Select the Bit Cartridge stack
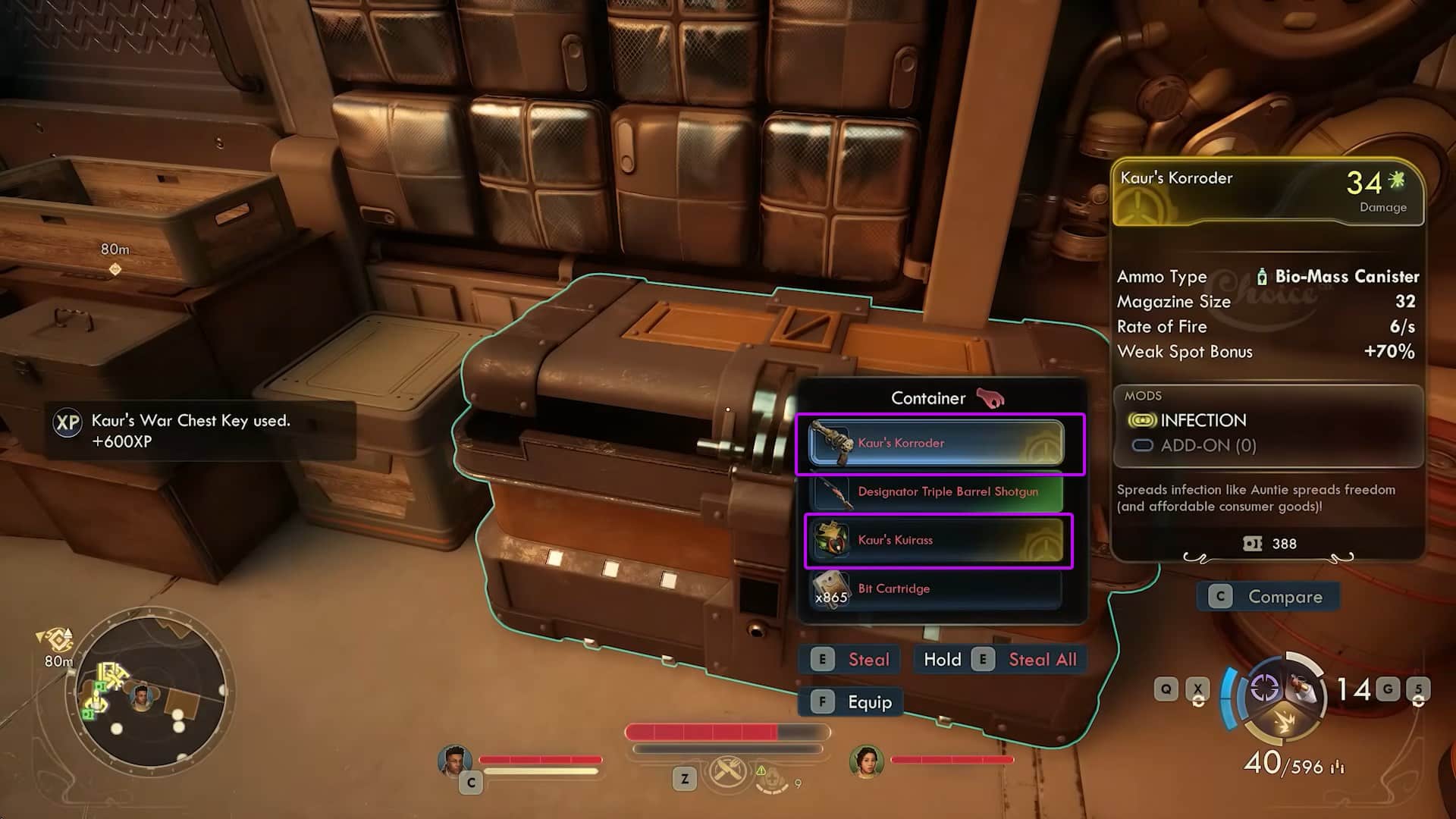 (936, 588)
